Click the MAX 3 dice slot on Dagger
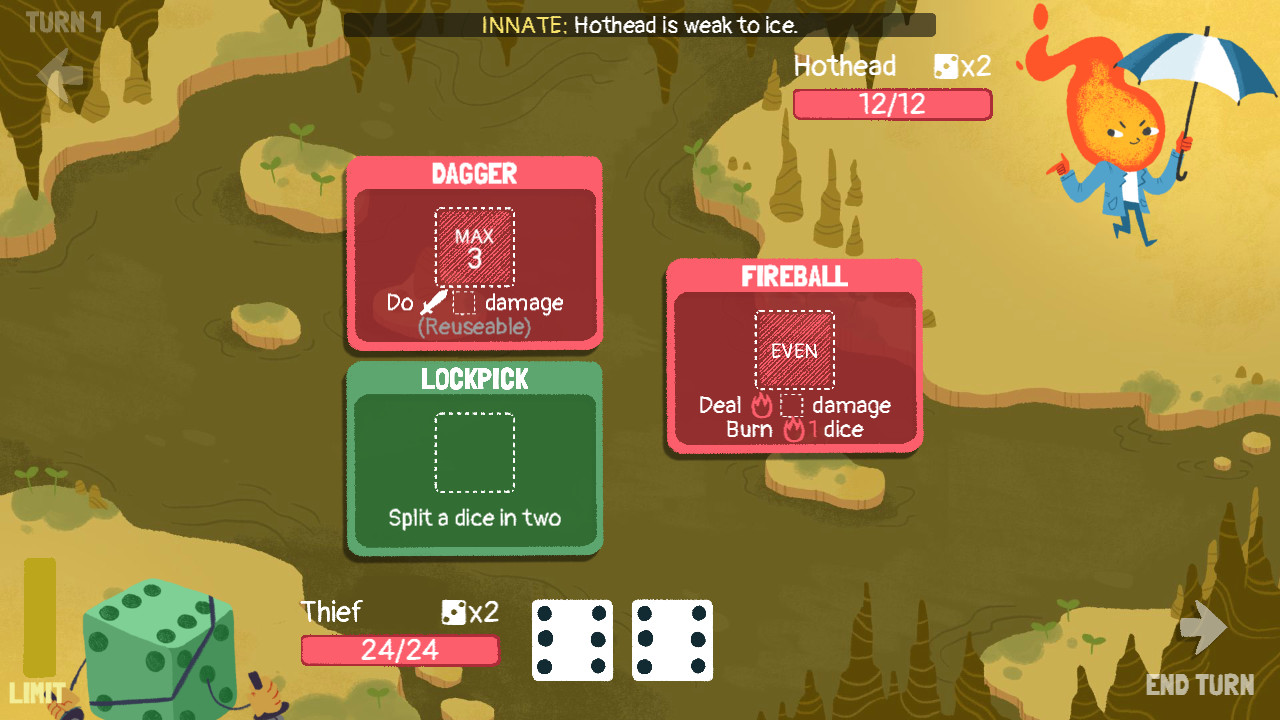Image resolution: width=1280 pixels, height=720 pixels. [474, 245]
